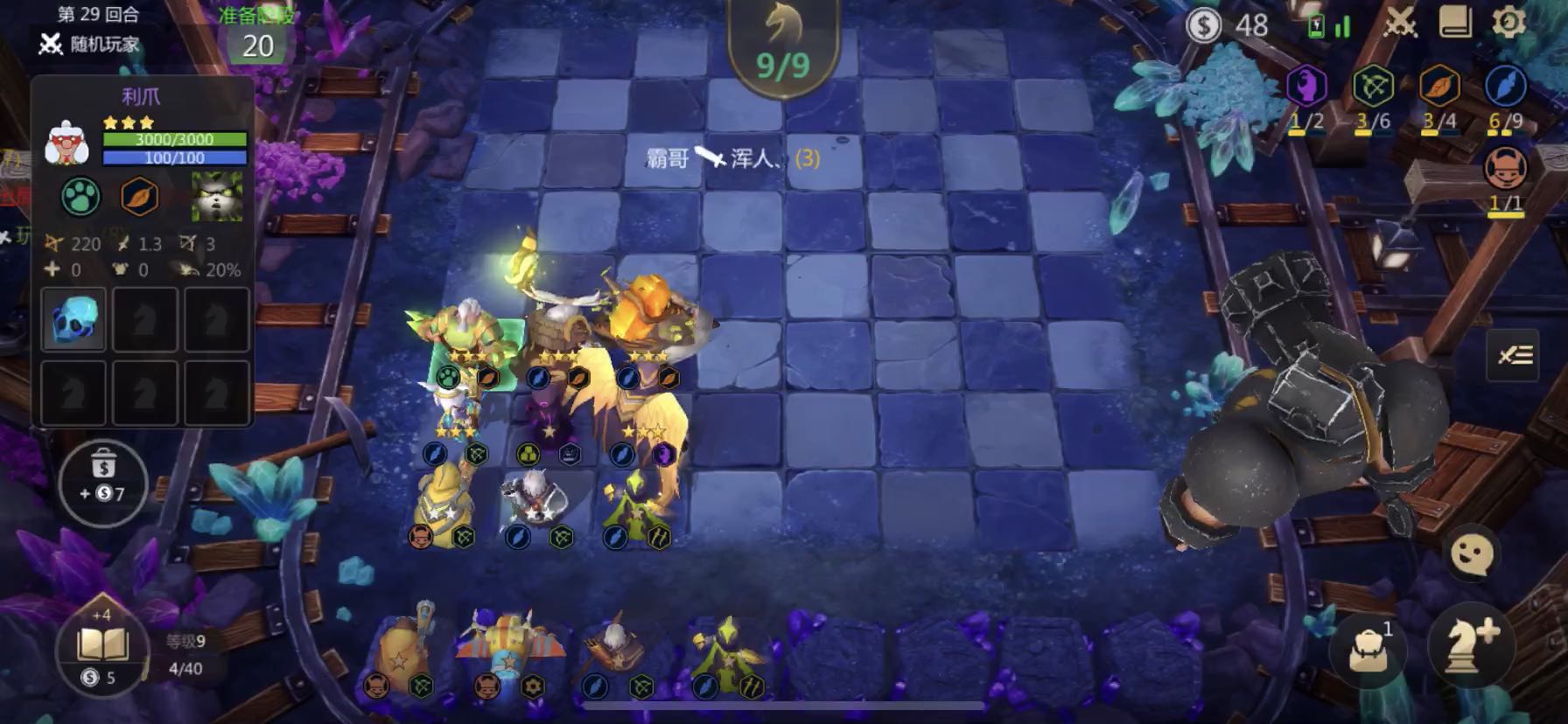Click 利爪's ability icon on the hero card

[218, 197]
